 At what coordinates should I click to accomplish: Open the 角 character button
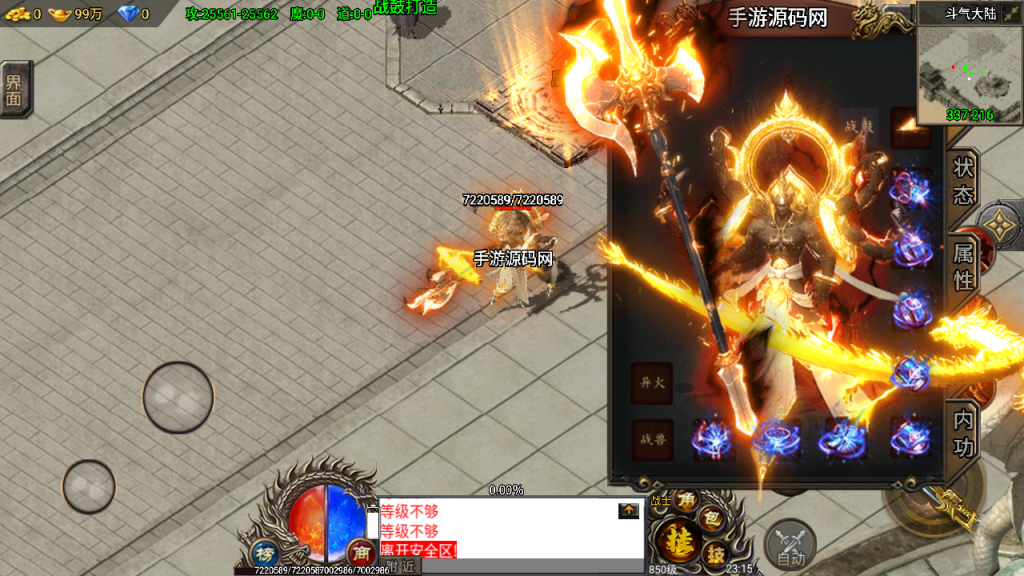pos(686,499)
